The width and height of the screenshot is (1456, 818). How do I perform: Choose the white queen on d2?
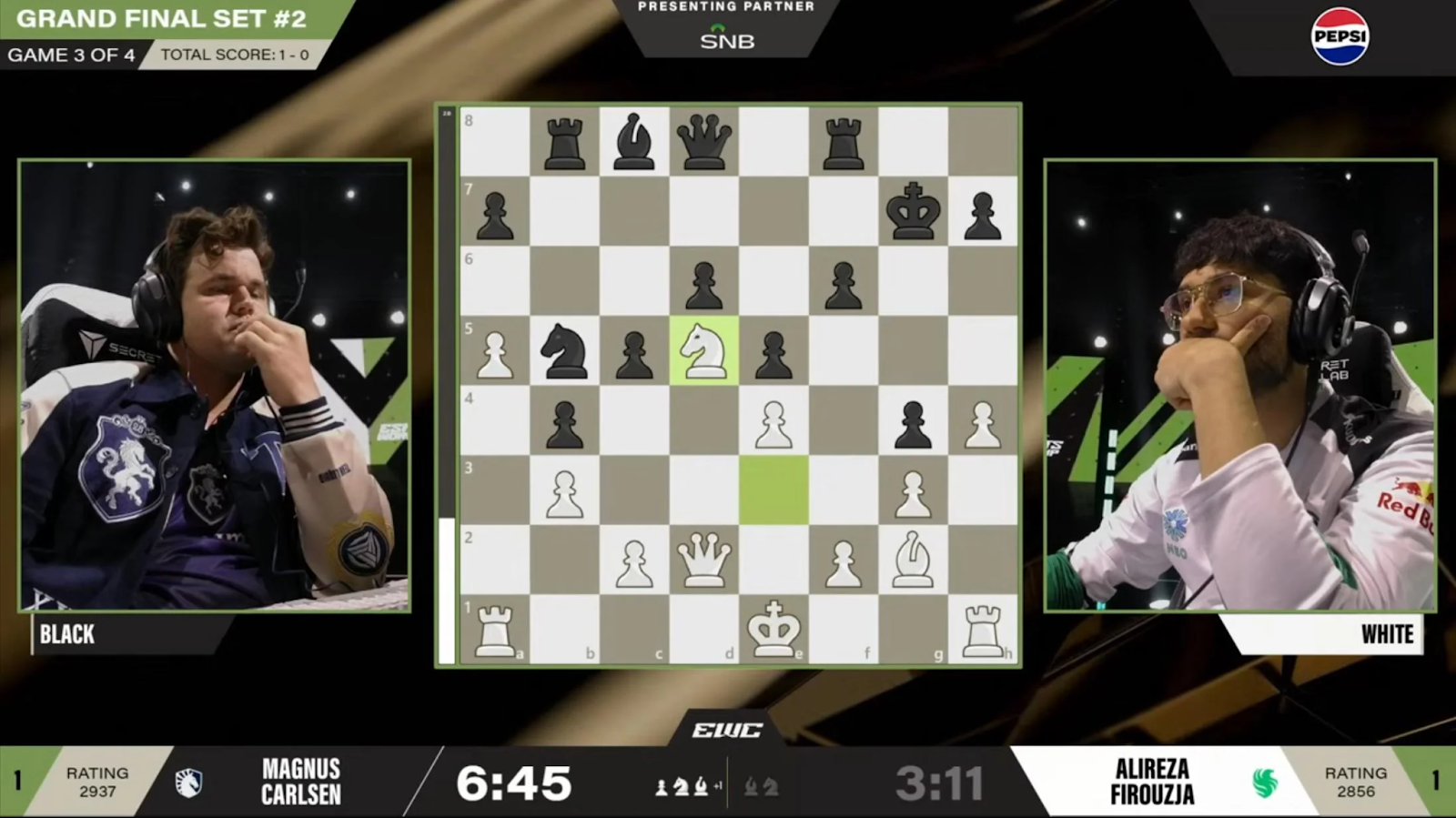[x=703, y=560]
